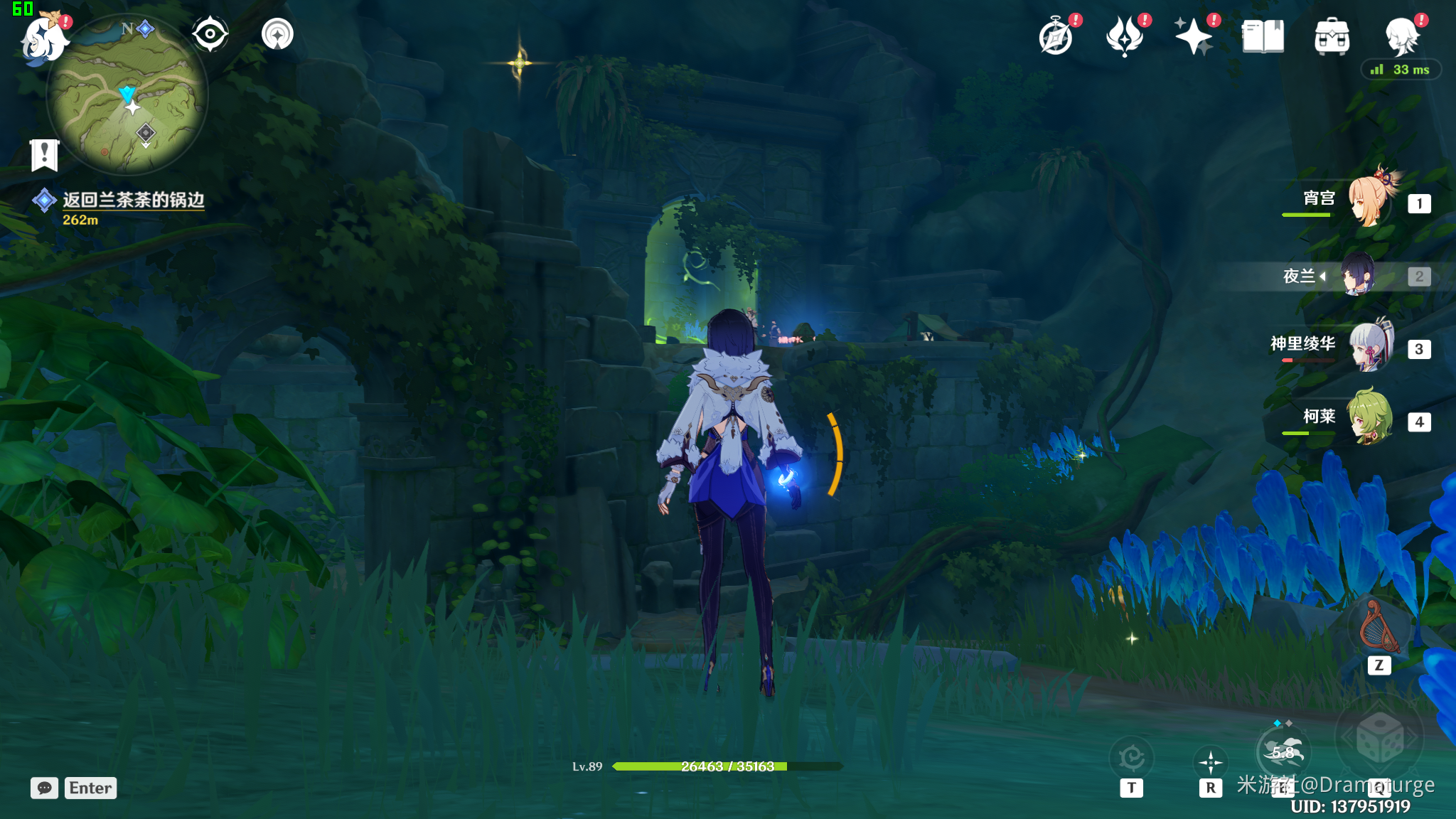This screenshot has height=819, width=1456.
Task: Select the tracked quest 返回兰茶茶的锅边
Action: [133, 200]
